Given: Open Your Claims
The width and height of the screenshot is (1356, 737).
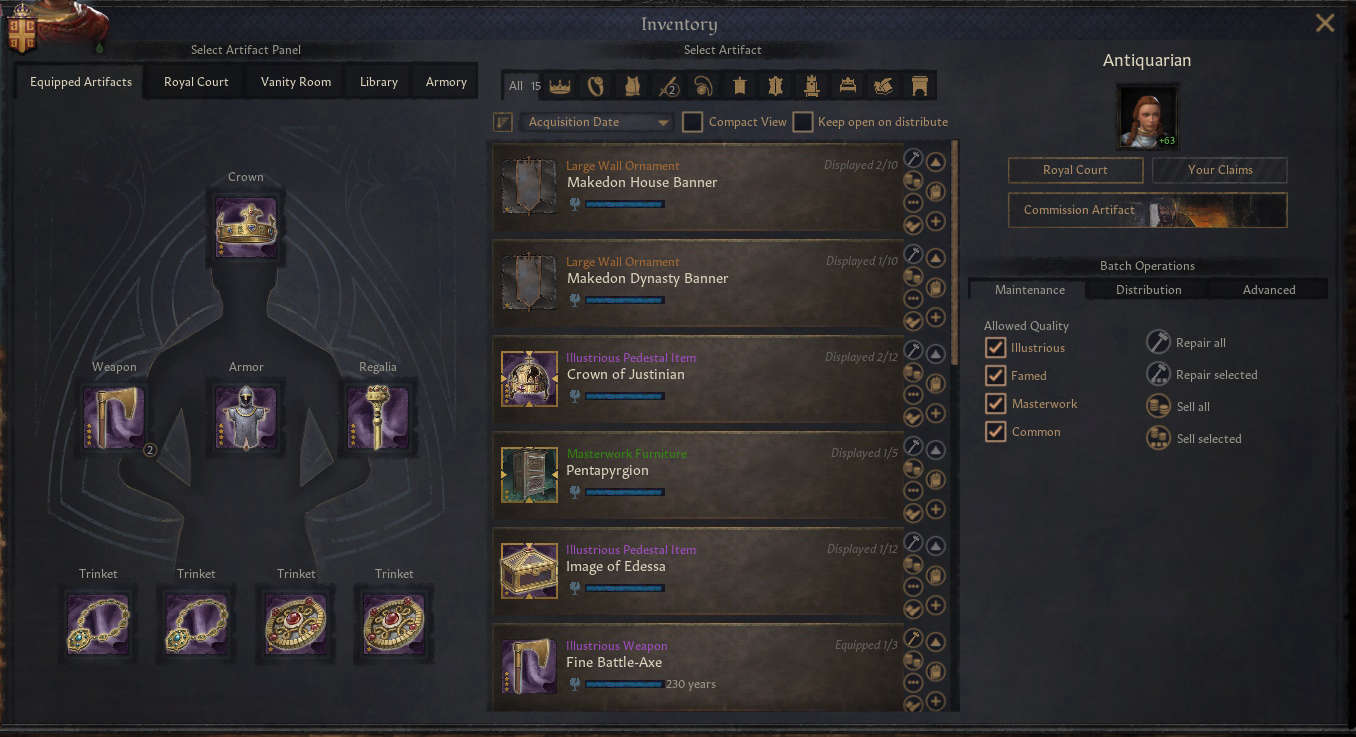Looking at the screenshot, I should tap(1219, 170).
